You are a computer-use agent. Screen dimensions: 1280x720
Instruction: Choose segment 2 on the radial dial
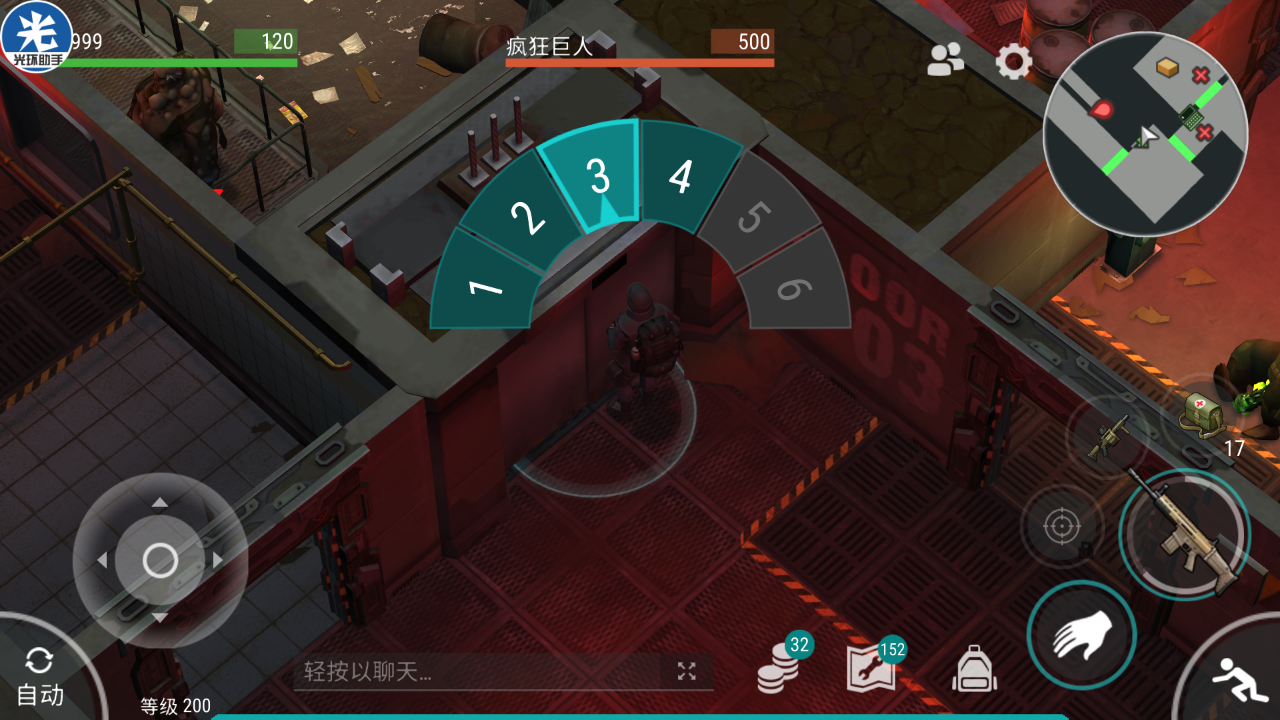(x=527, y=215)
